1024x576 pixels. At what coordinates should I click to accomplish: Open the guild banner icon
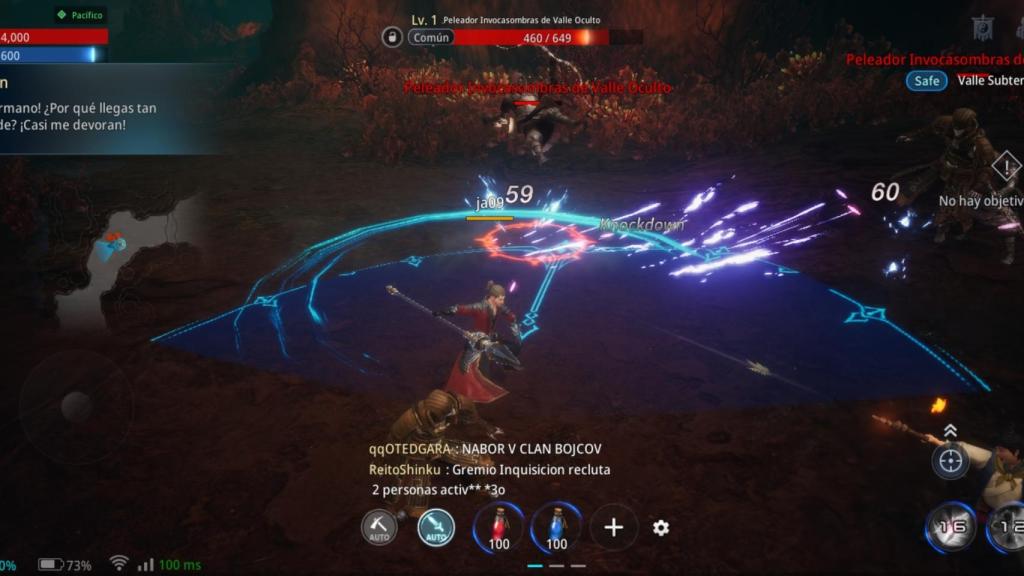pos(982,28)
